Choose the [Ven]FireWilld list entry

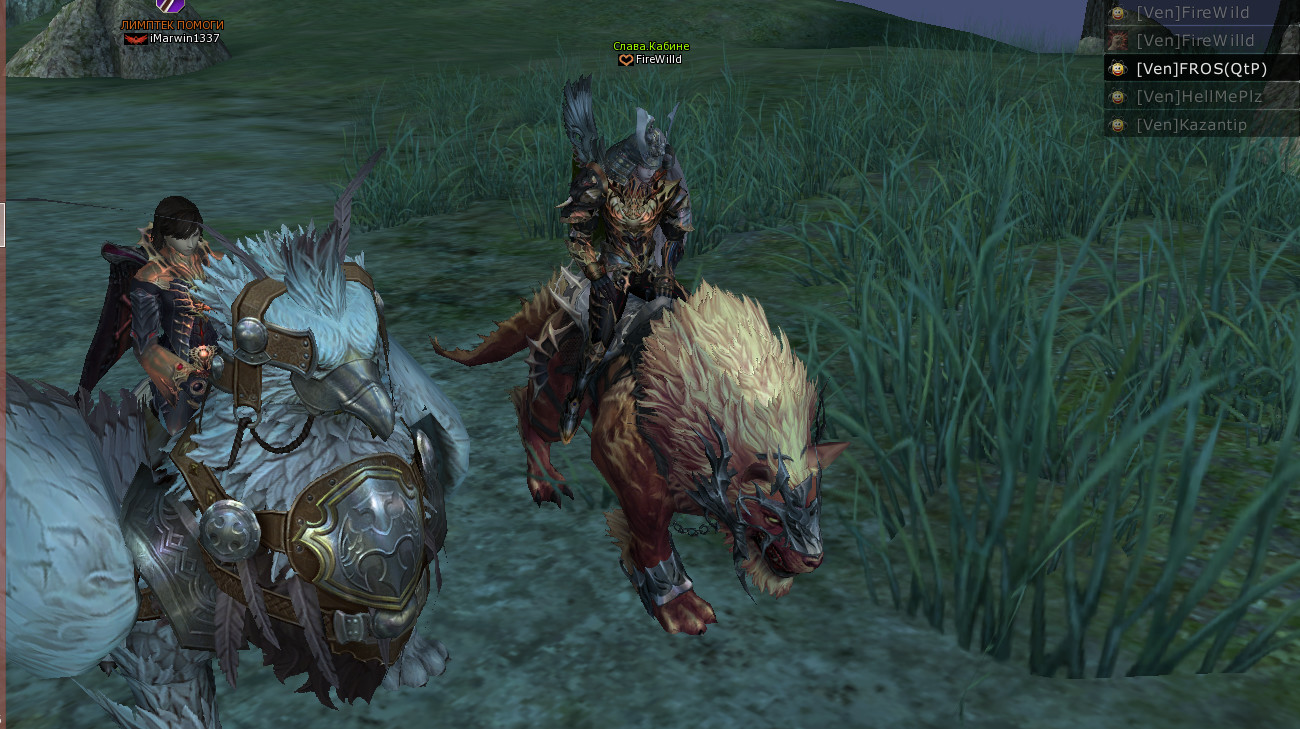[x=1195, y=41]
